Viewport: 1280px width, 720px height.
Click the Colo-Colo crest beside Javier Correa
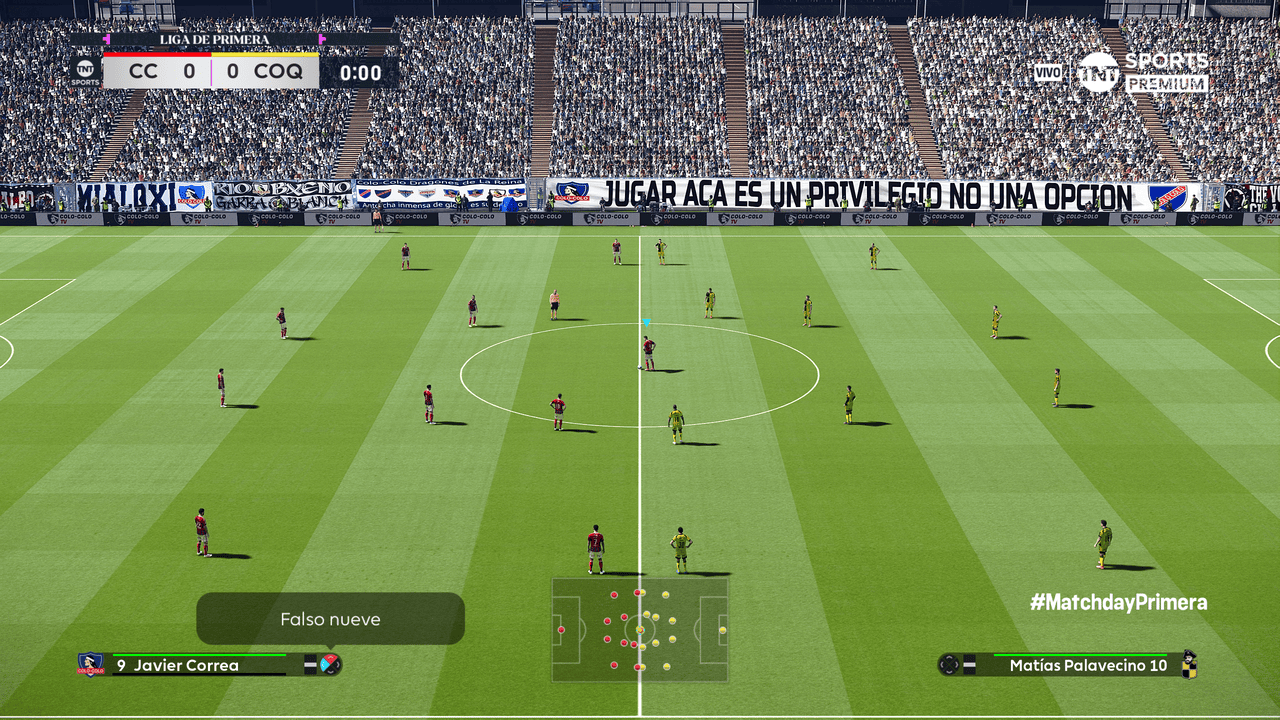coord(90,664)
